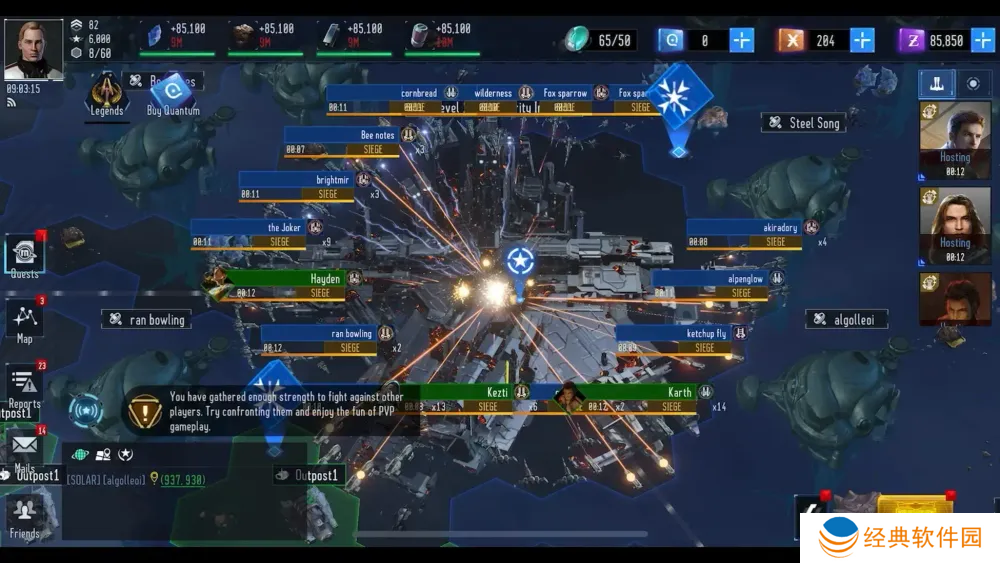Viewport: 1000px width, 563px height.
Task: Add more Q currency with plus button
Action: tap(742, 40)
